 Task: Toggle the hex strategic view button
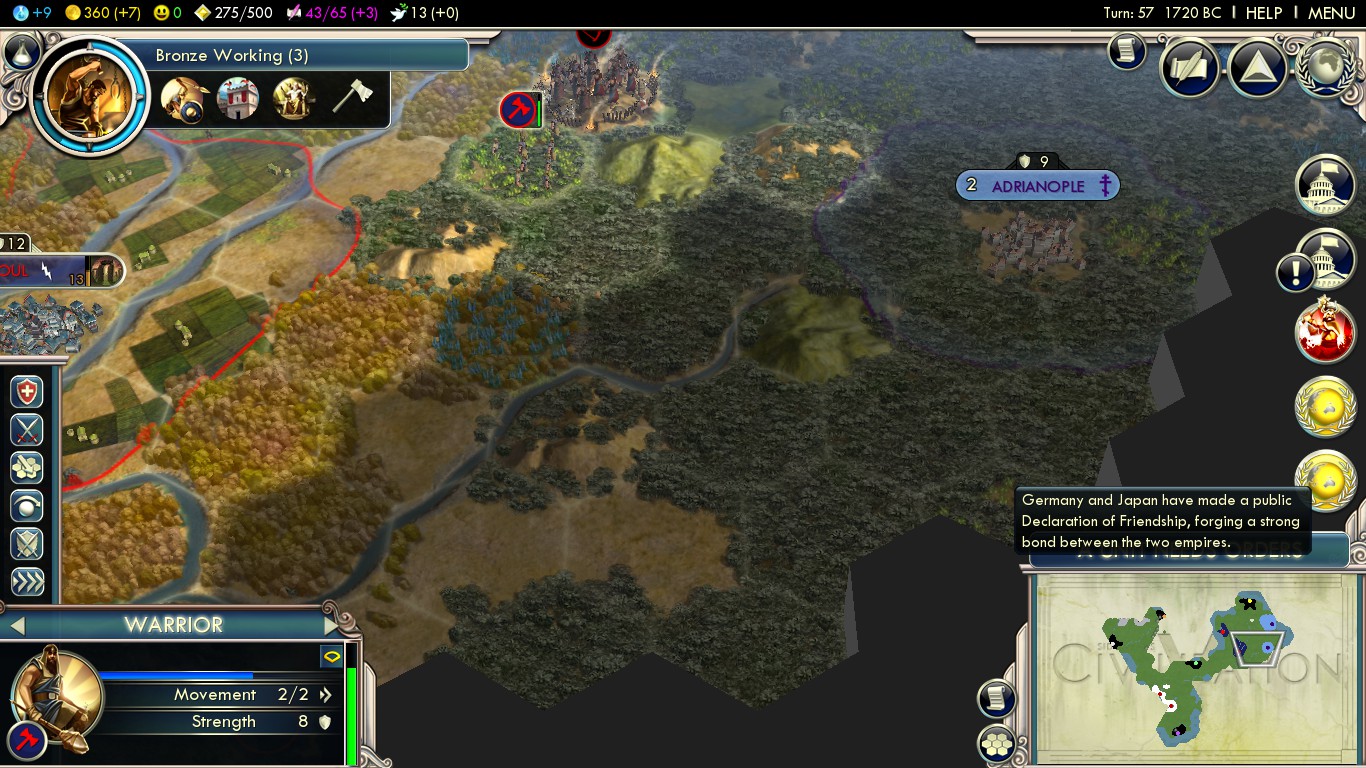pos(997,744)
